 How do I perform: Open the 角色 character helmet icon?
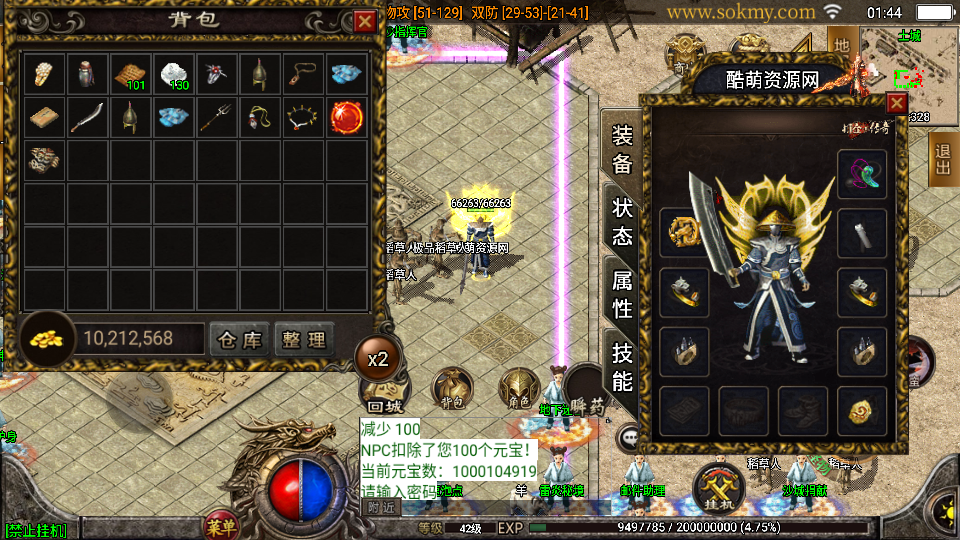click(519, 388)
